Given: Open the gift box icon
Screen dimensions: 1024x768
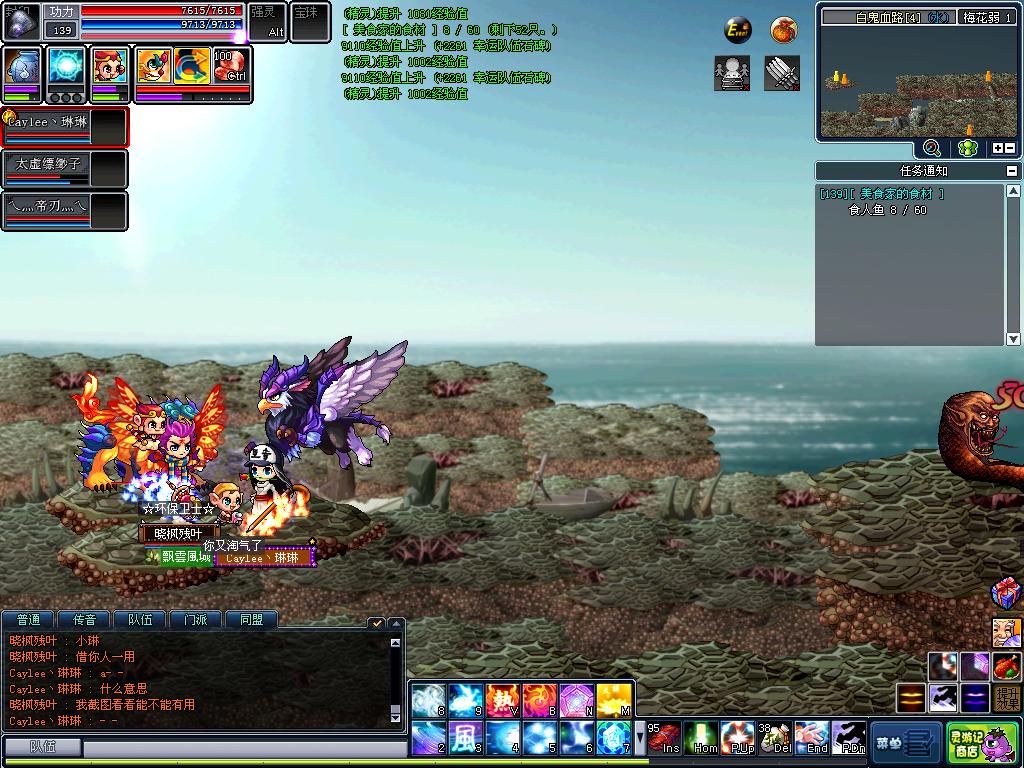Looking at the screenshot, I should pyautogui.click(x=1006, y=593).
